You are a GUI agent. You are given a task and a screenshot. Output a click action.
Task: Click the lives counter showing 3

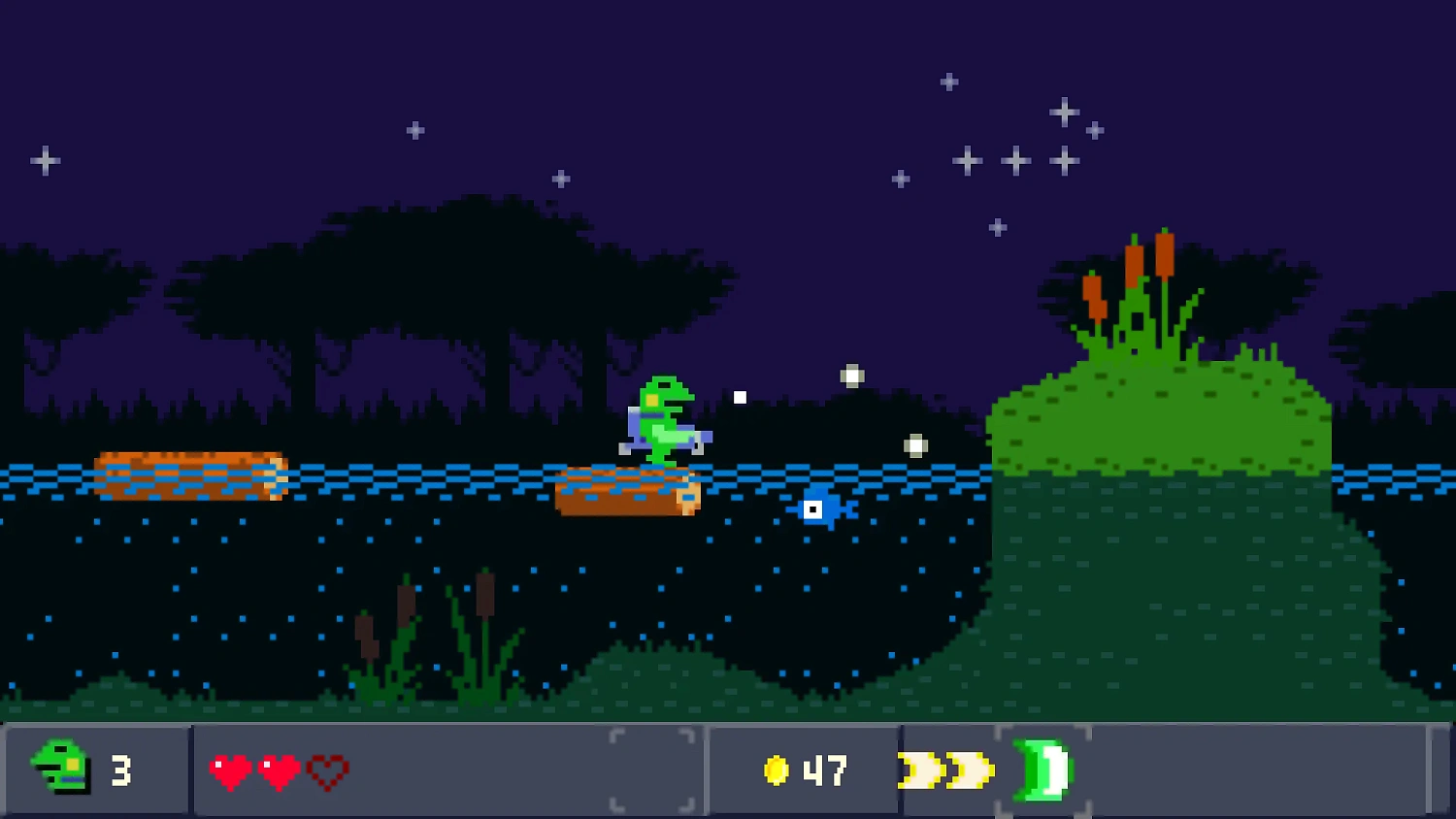pos(120,770)
